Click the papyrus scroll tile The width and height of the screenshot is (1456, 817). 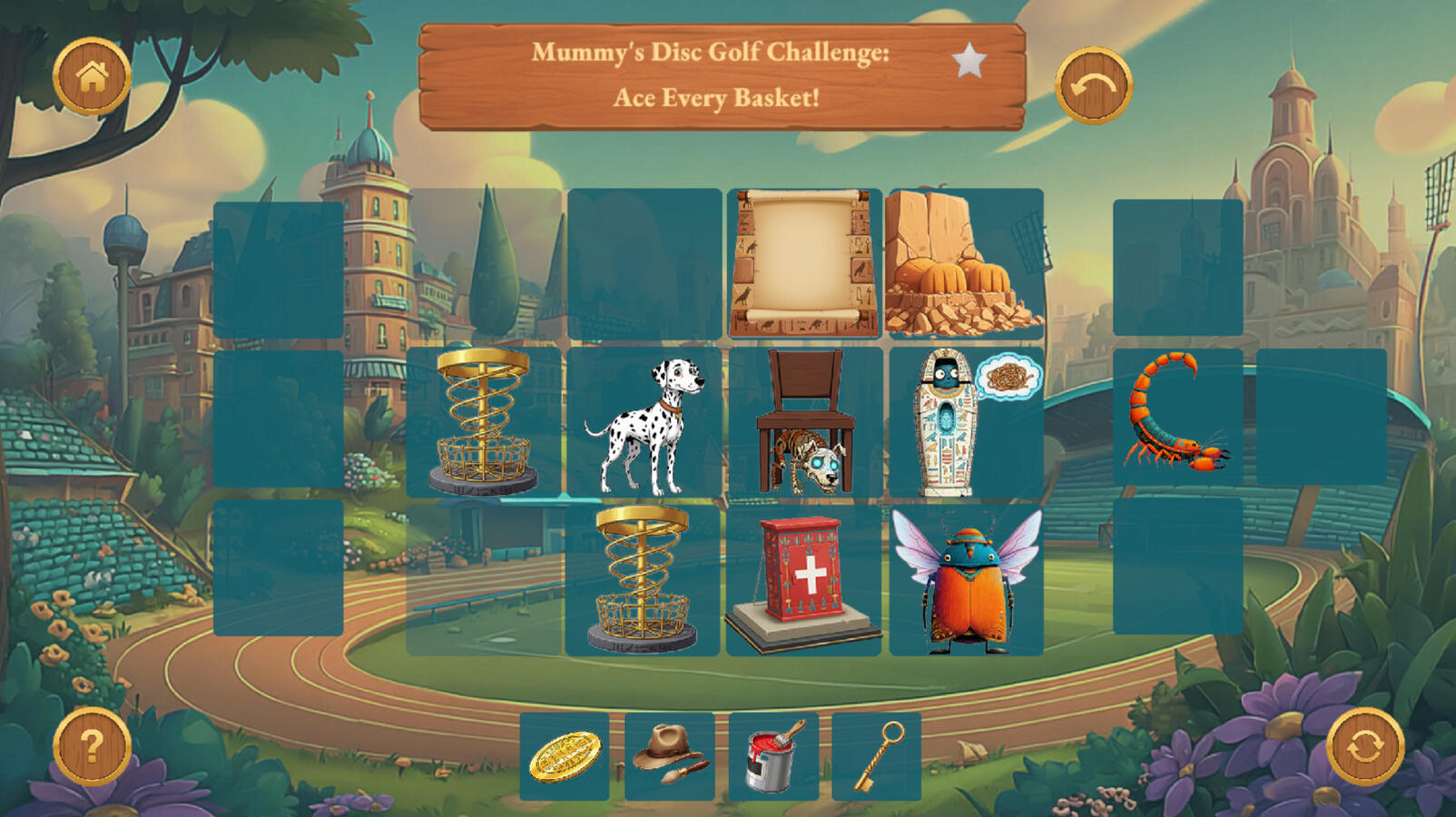(x=804, y=263)
